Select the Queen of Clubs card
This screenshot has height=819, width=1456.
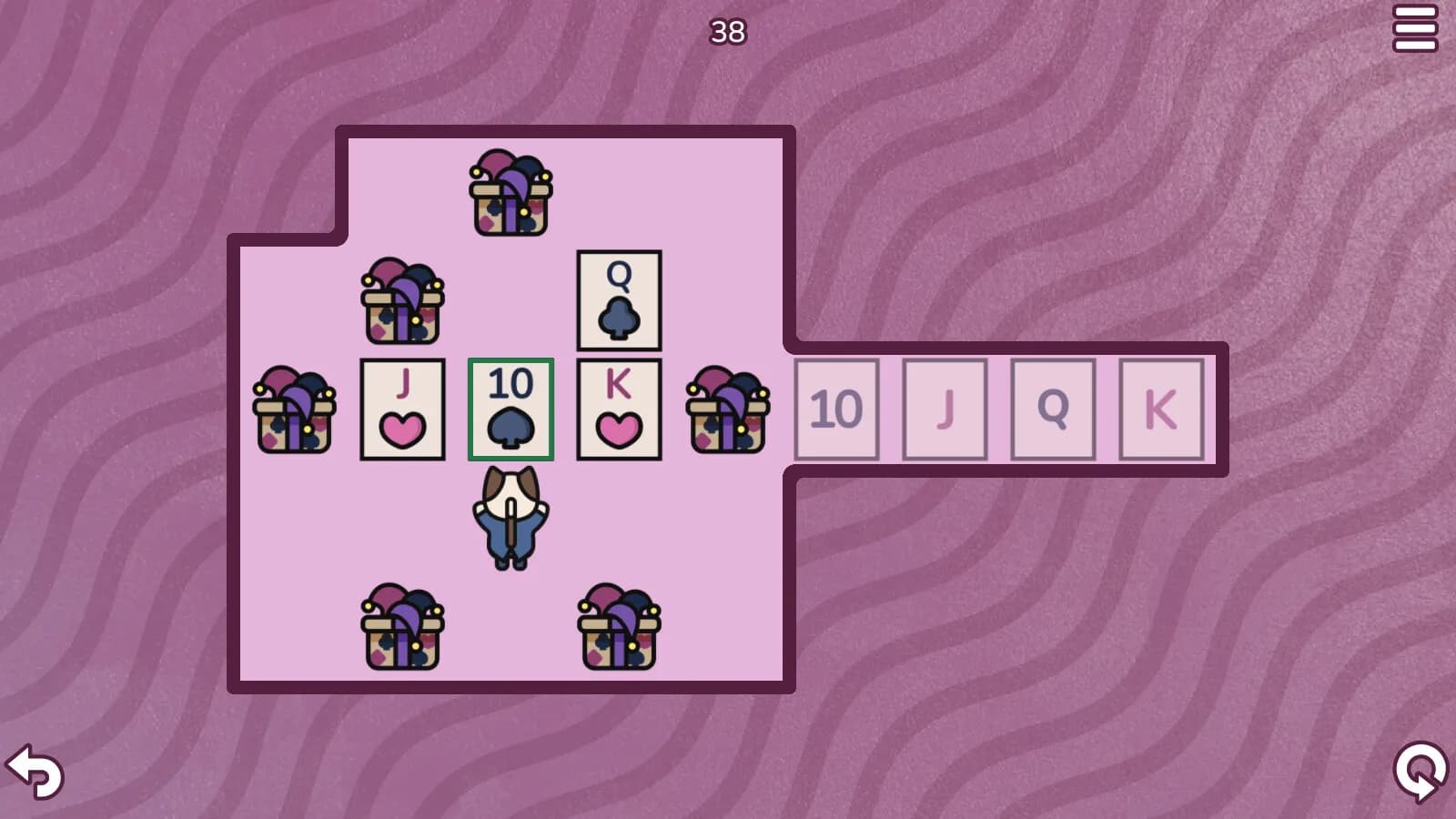pyautogui.click(x=619, y=302)
